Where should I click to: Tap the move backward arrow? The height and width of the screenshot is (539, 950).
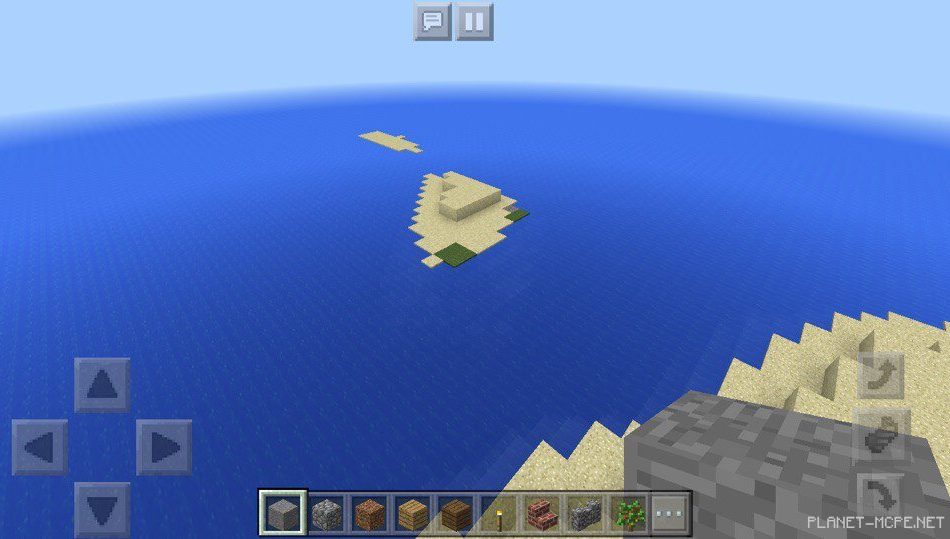click(102, 509)
